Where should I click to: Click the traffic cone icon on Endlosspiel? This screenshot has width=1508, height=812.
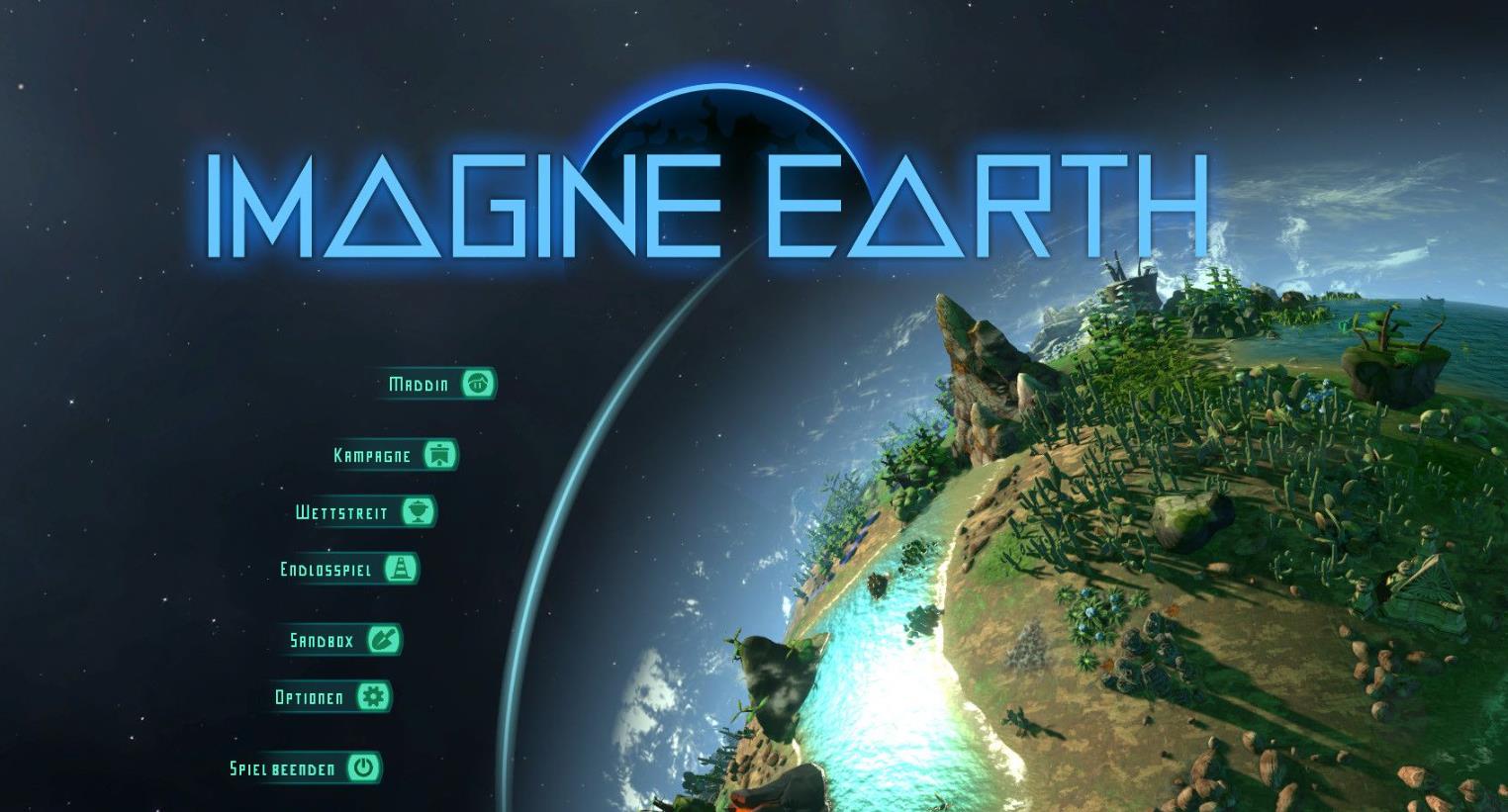tap(400, 570)
